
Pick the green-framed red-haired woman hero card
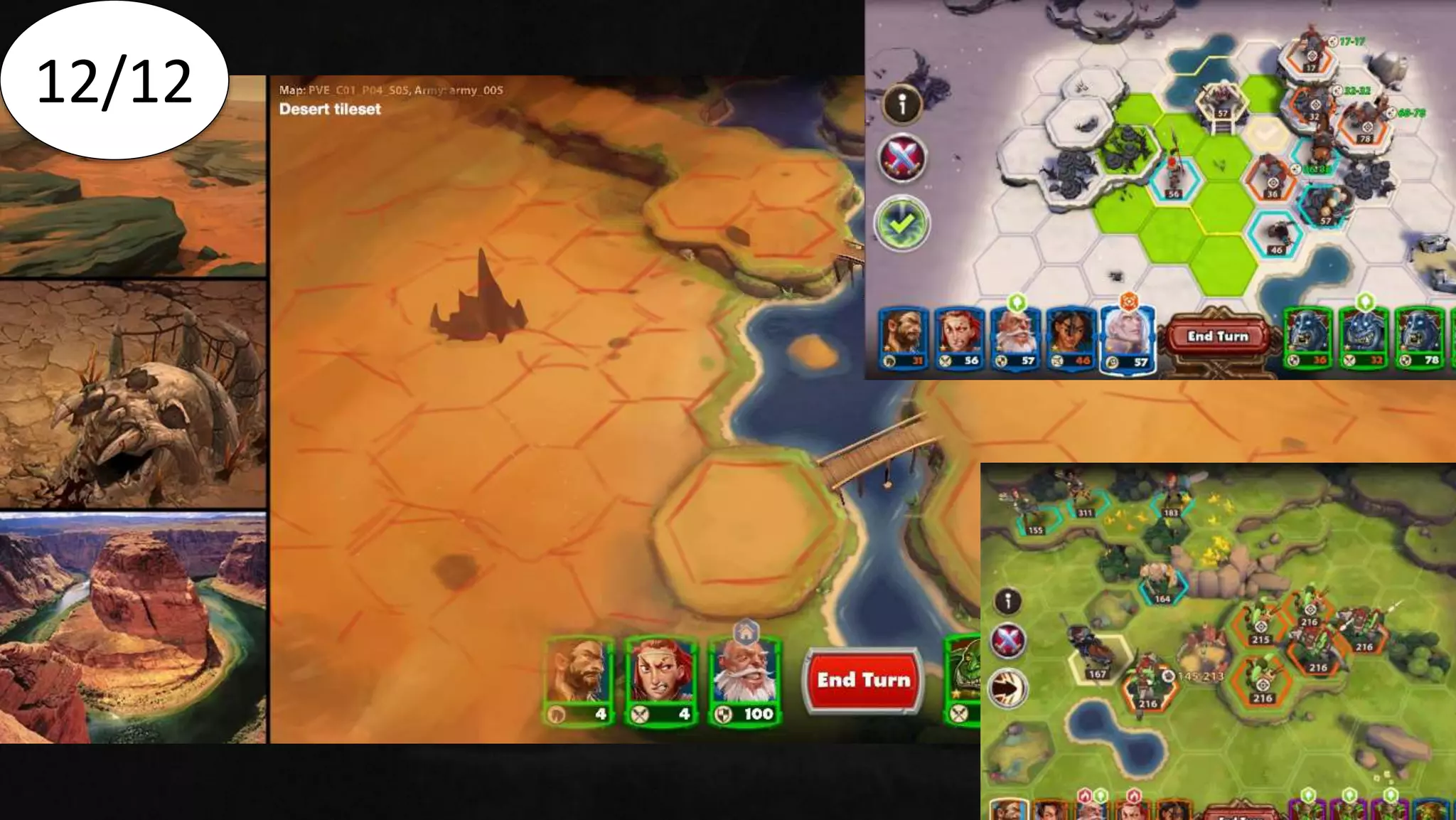coord(660,680)
